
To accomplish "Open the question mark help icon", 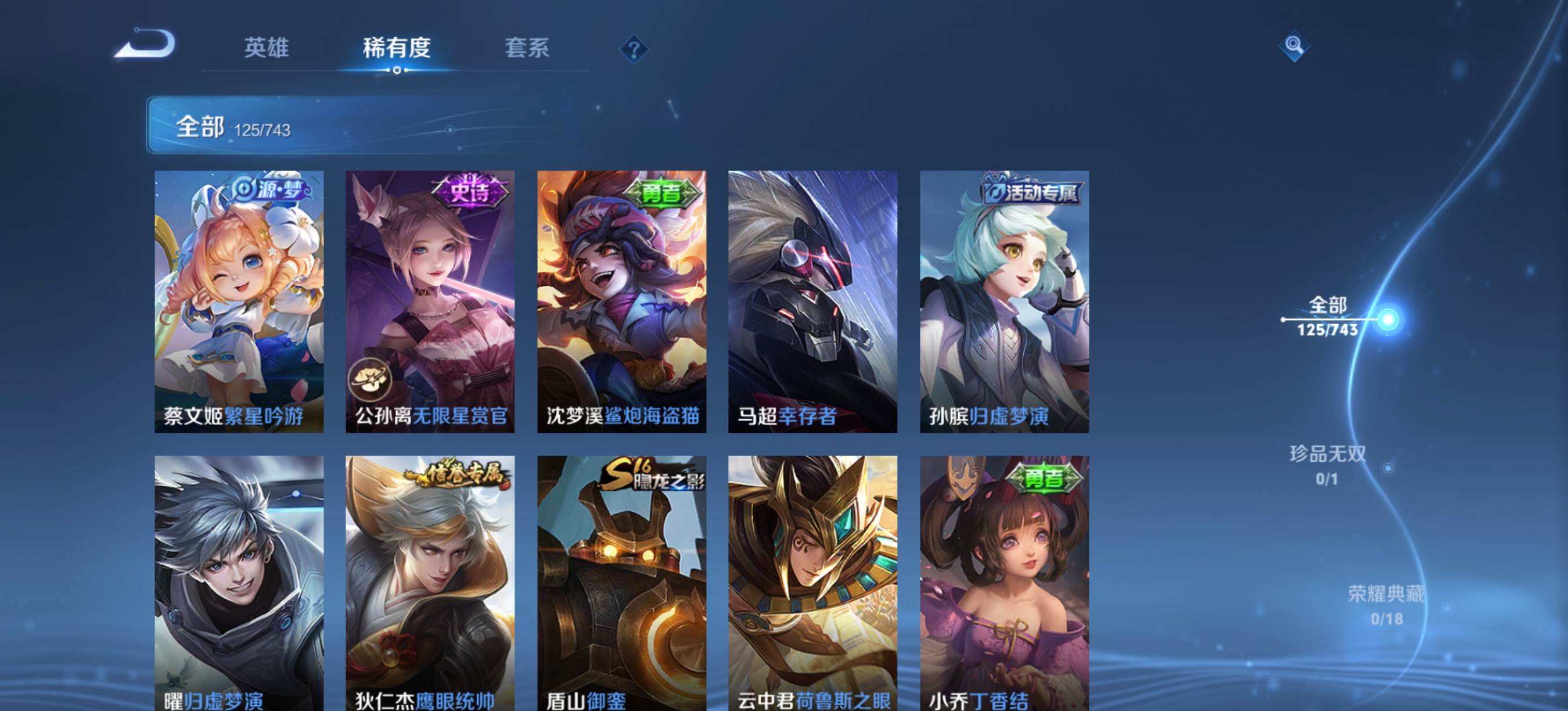I will tap(634, 49).
